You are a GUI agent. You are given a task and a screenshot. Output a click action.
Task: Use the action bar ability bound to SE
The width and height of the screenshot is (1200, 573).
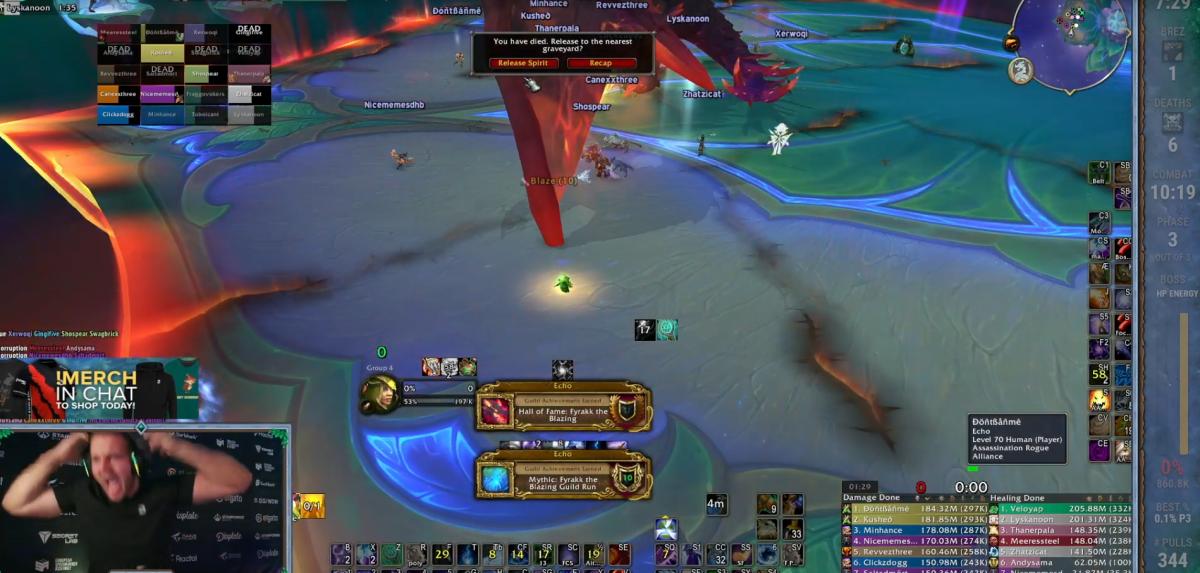(619, 554)
